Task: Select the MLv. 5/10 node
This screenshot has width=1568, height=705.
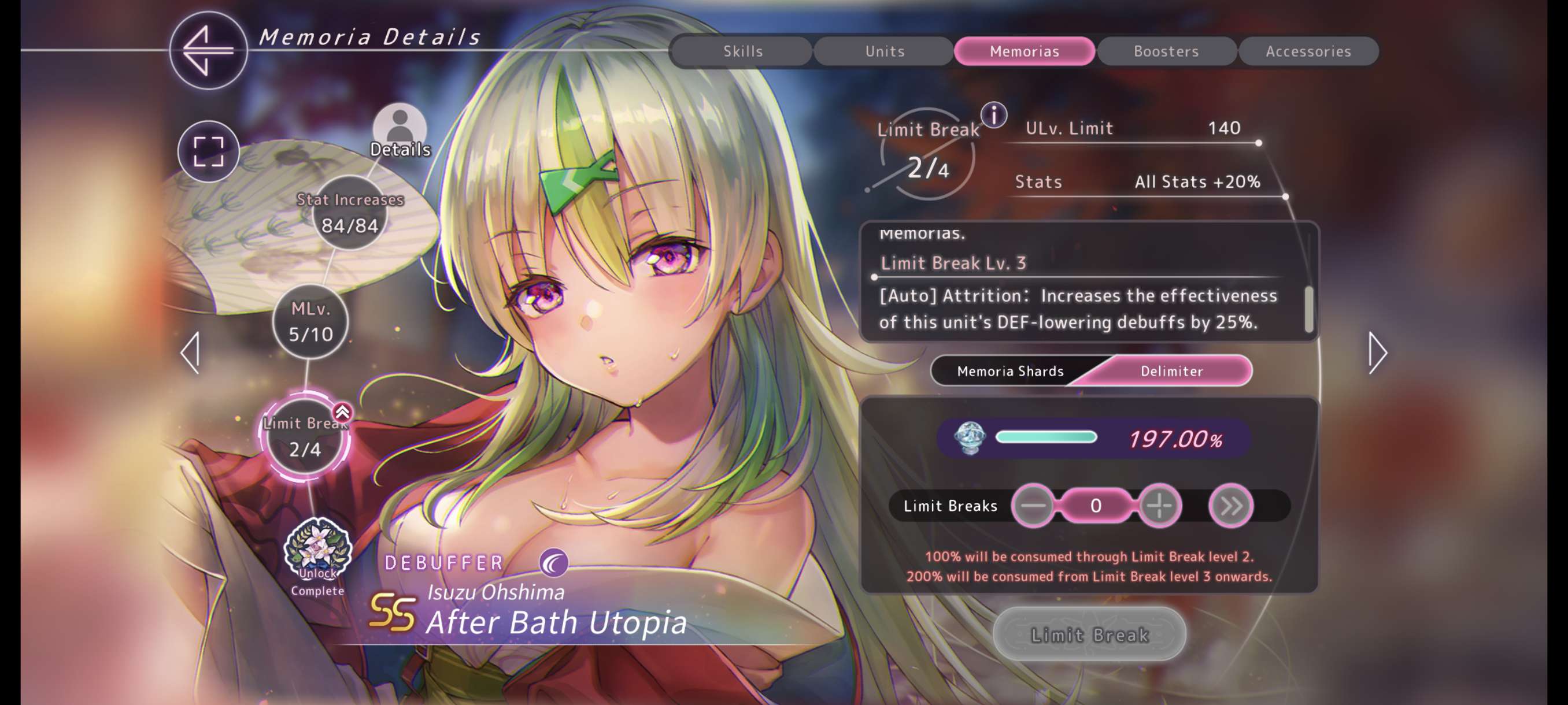Action: point(310,322)
